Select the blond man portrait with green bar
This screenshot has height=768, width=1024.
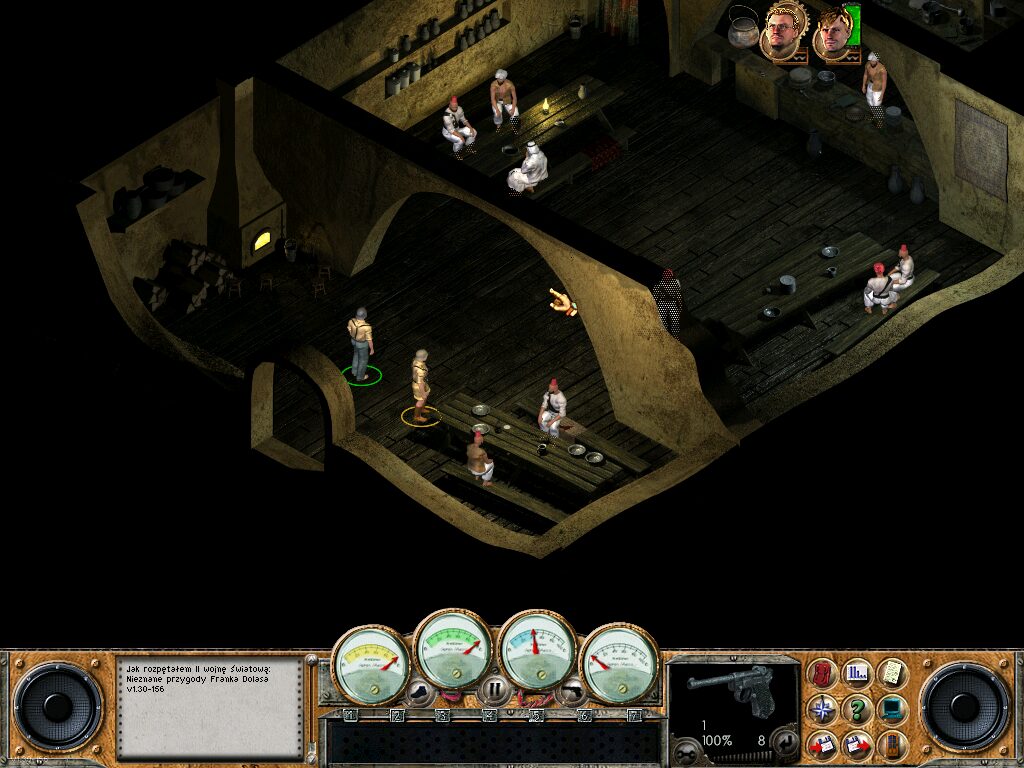(x=834, y=33)
